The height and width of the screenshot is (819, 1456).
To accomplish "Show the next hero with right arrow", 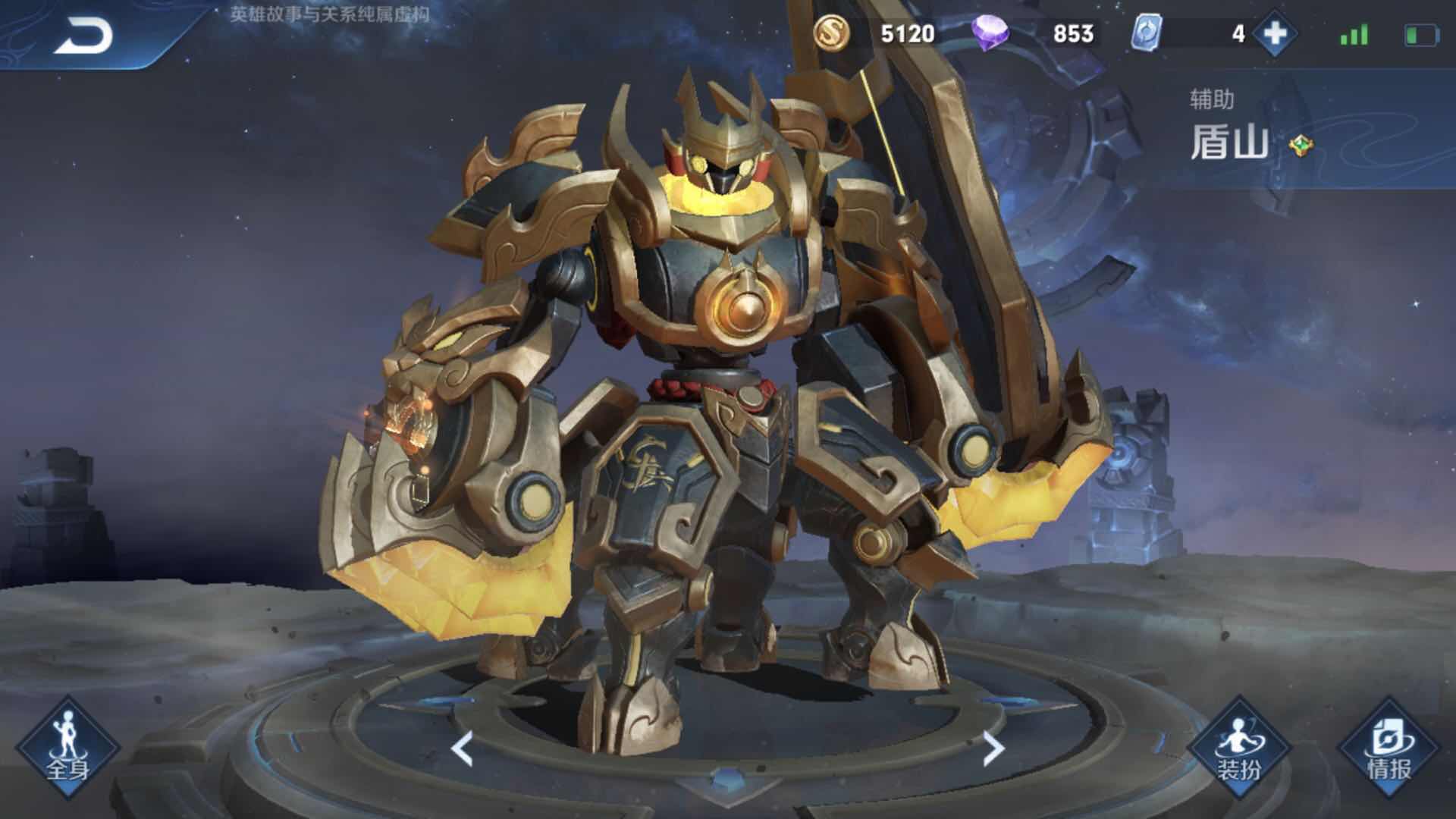I will [x=993, y=748].
